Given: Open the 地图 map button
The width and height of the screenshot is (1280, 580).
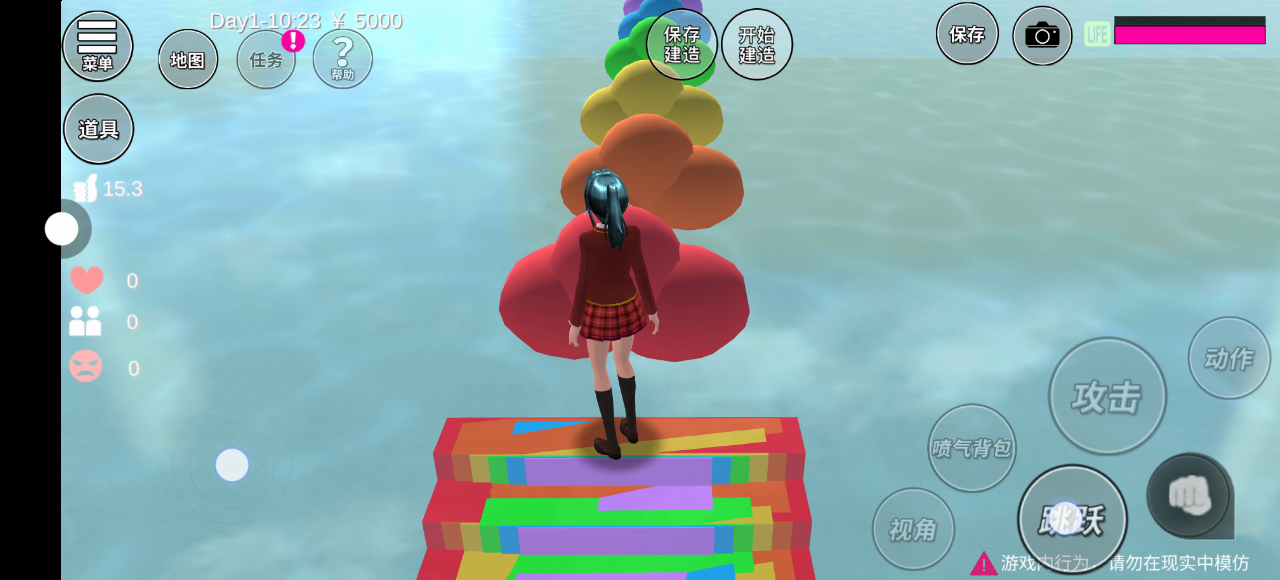Looking at the screenshot, I should pyautogui.click(x=188, y=59).
